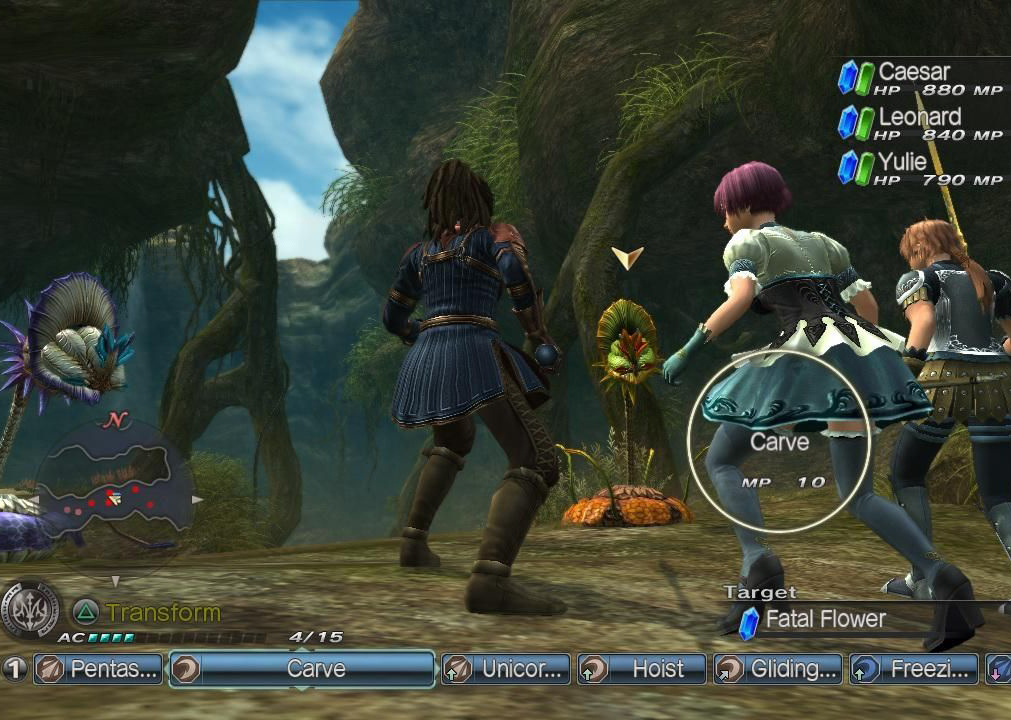Screen dimensions: 1011x720
Task: Select the Gliding... skill slot
Action: click(x=778, y=668)
